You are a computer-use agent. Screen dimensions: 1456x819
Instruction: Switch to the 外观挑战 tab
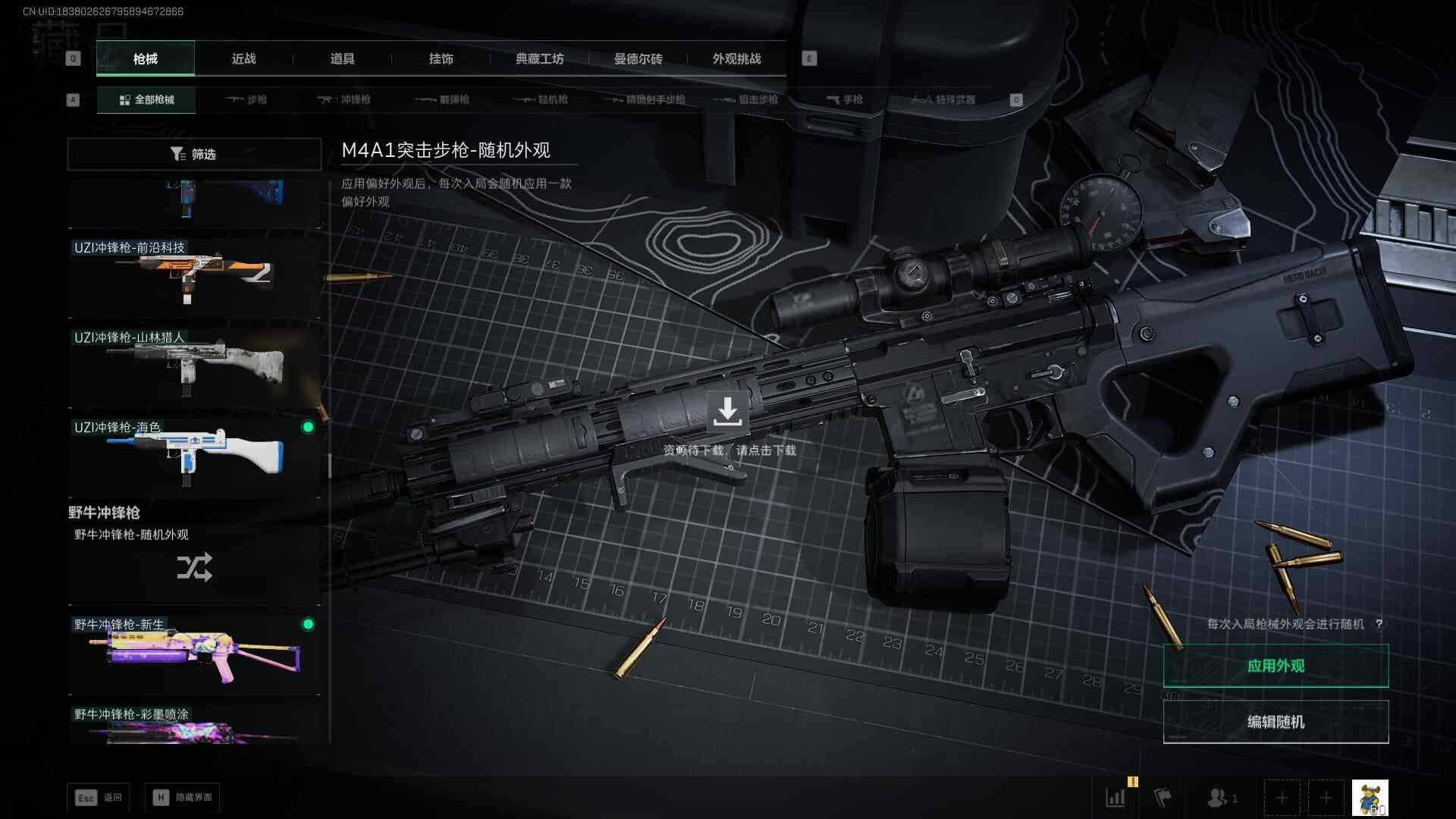coord(736,58)
